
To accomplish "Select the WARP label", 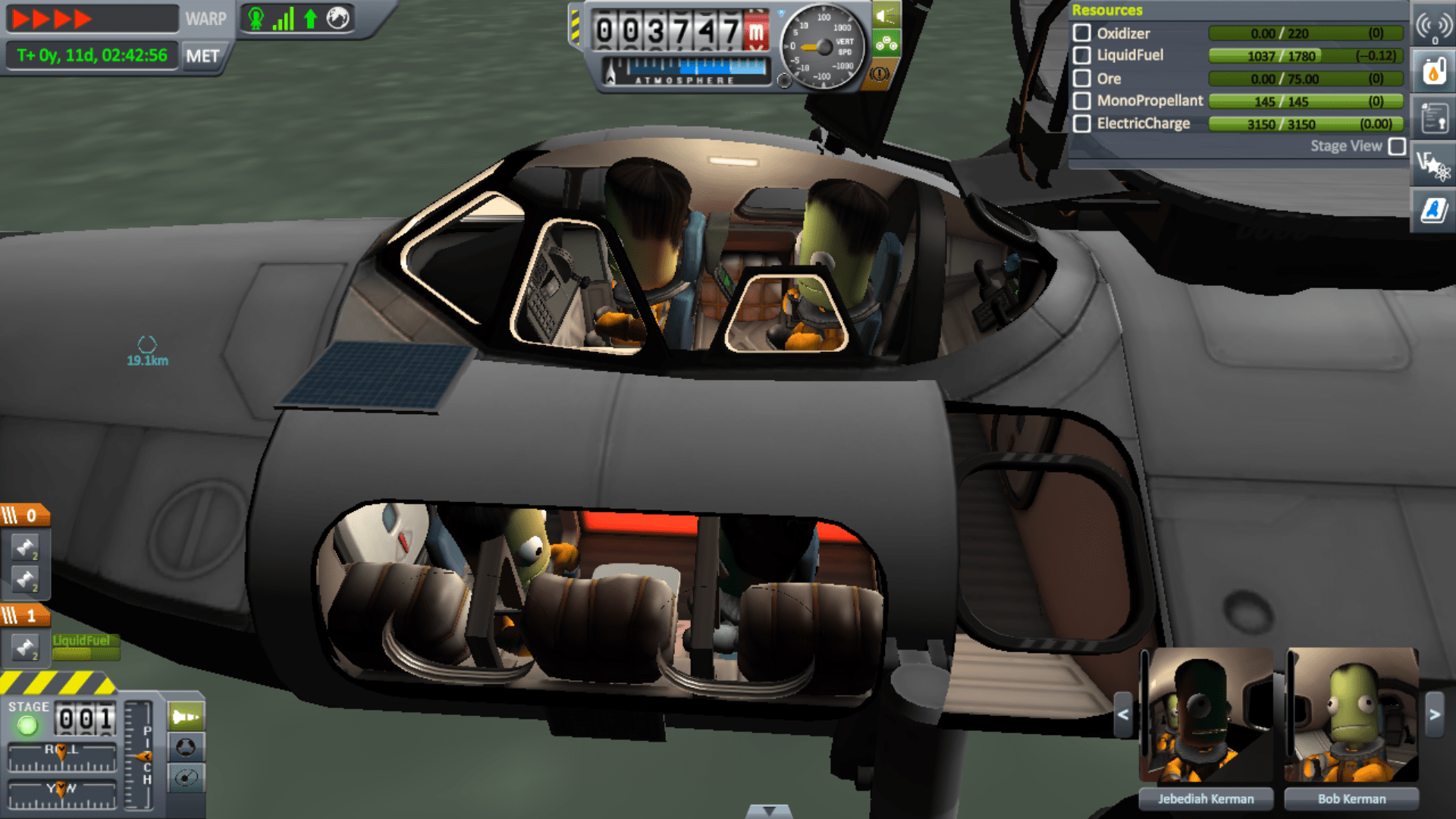I will coord(205,19).
